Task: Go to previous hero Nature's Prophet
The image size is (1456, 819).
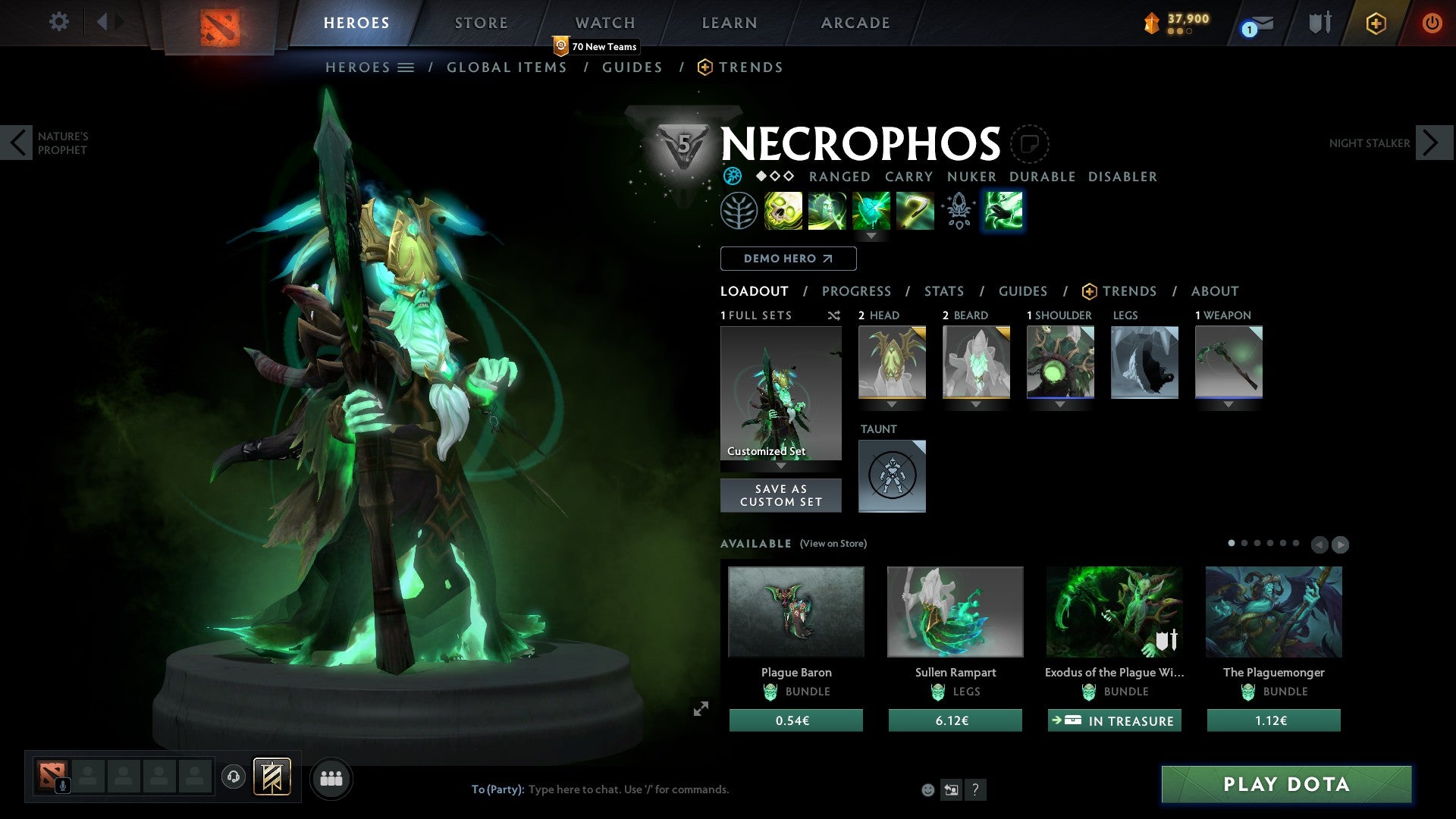Action: (17, 143)
